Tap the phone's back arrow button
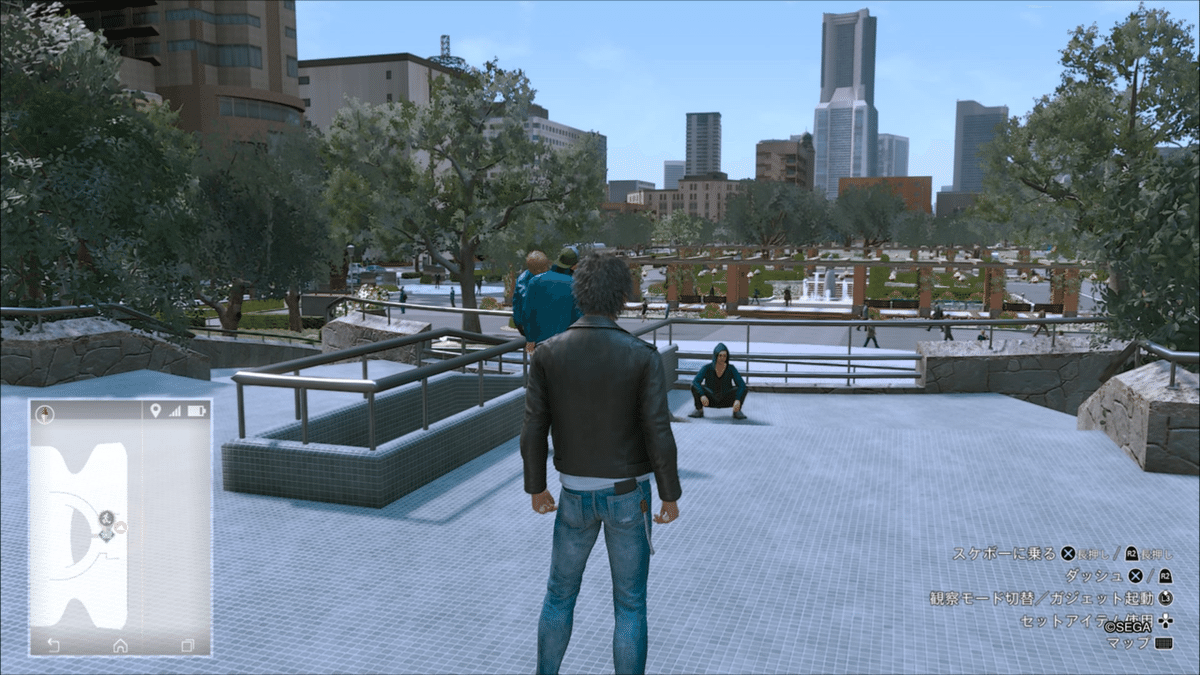Image resolution: width=1200 pixels, height=675 pixels. click(53, 645)
